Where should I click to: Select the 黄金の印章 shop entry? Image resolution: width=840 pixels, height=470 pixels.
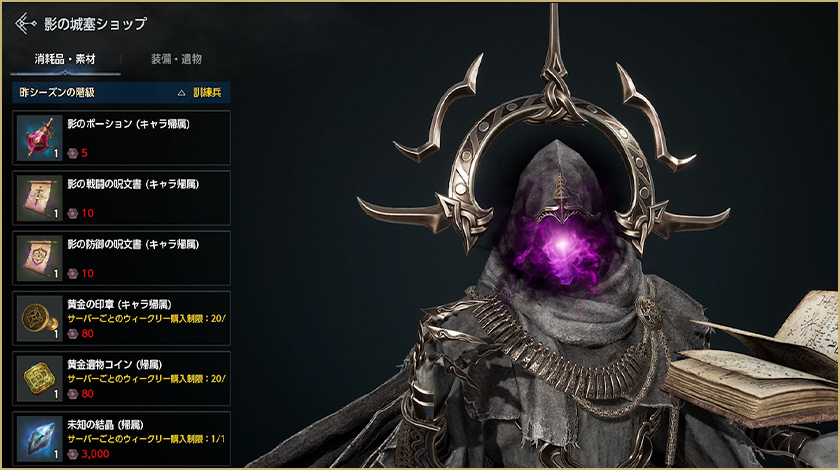point(121,318)
